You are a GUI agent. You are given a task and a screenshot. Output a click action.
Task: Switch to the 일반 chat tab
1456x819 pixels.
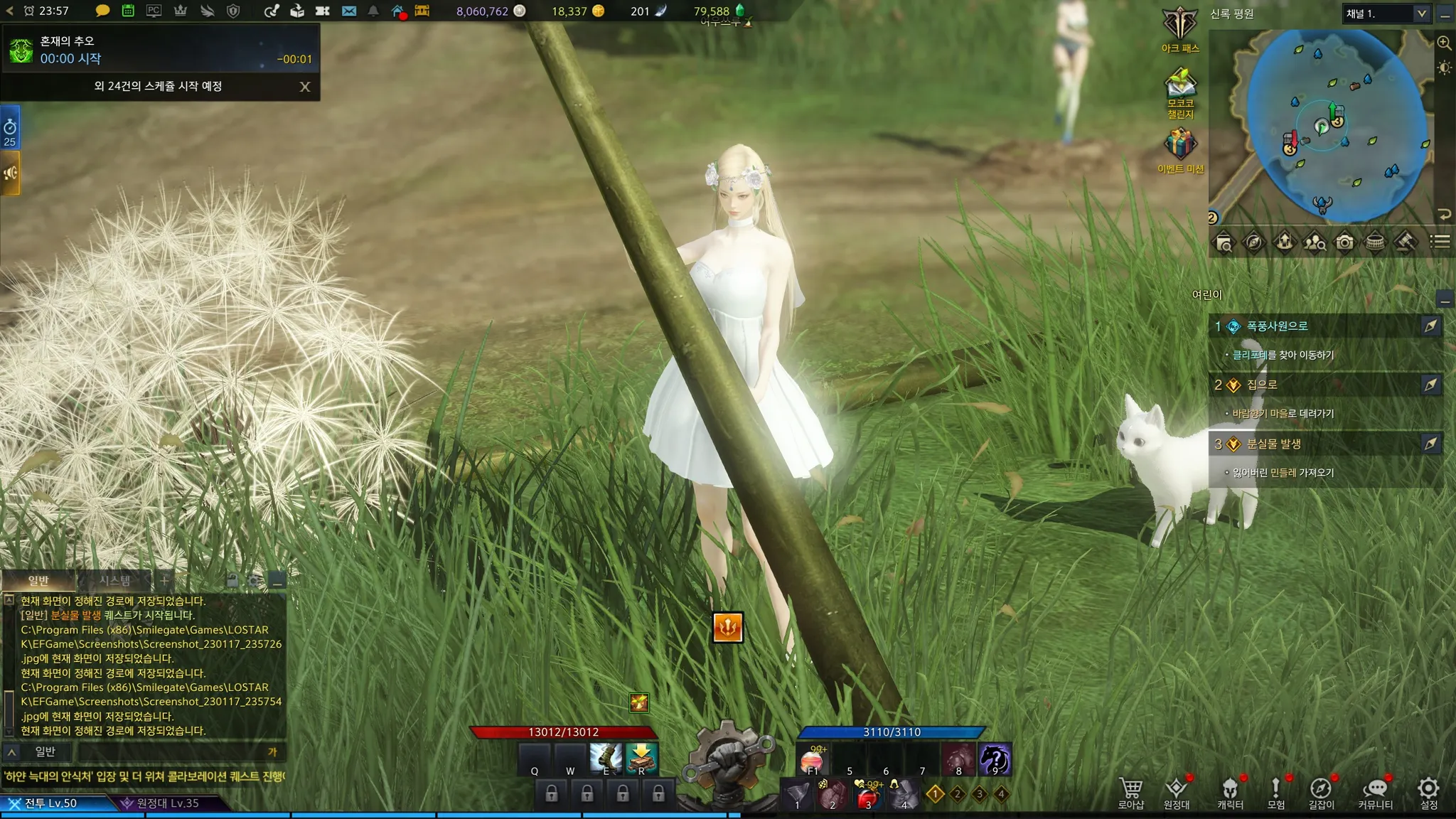(x=38, y=580)
